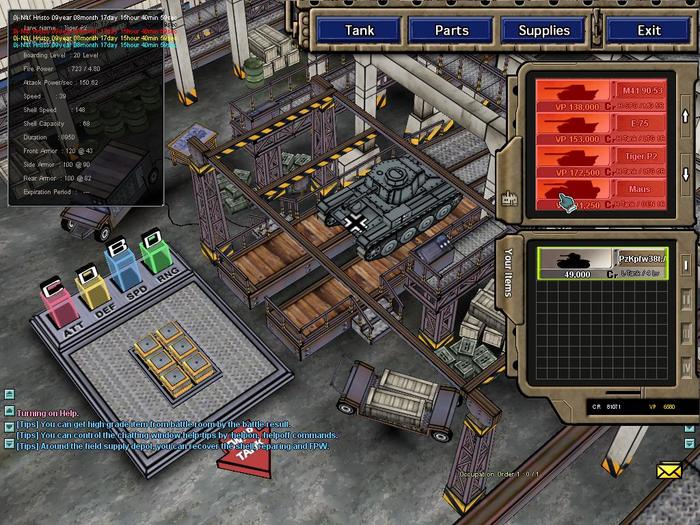Exit the tank workshop
The image size is (700, 525).
click(x=649, y=30)
